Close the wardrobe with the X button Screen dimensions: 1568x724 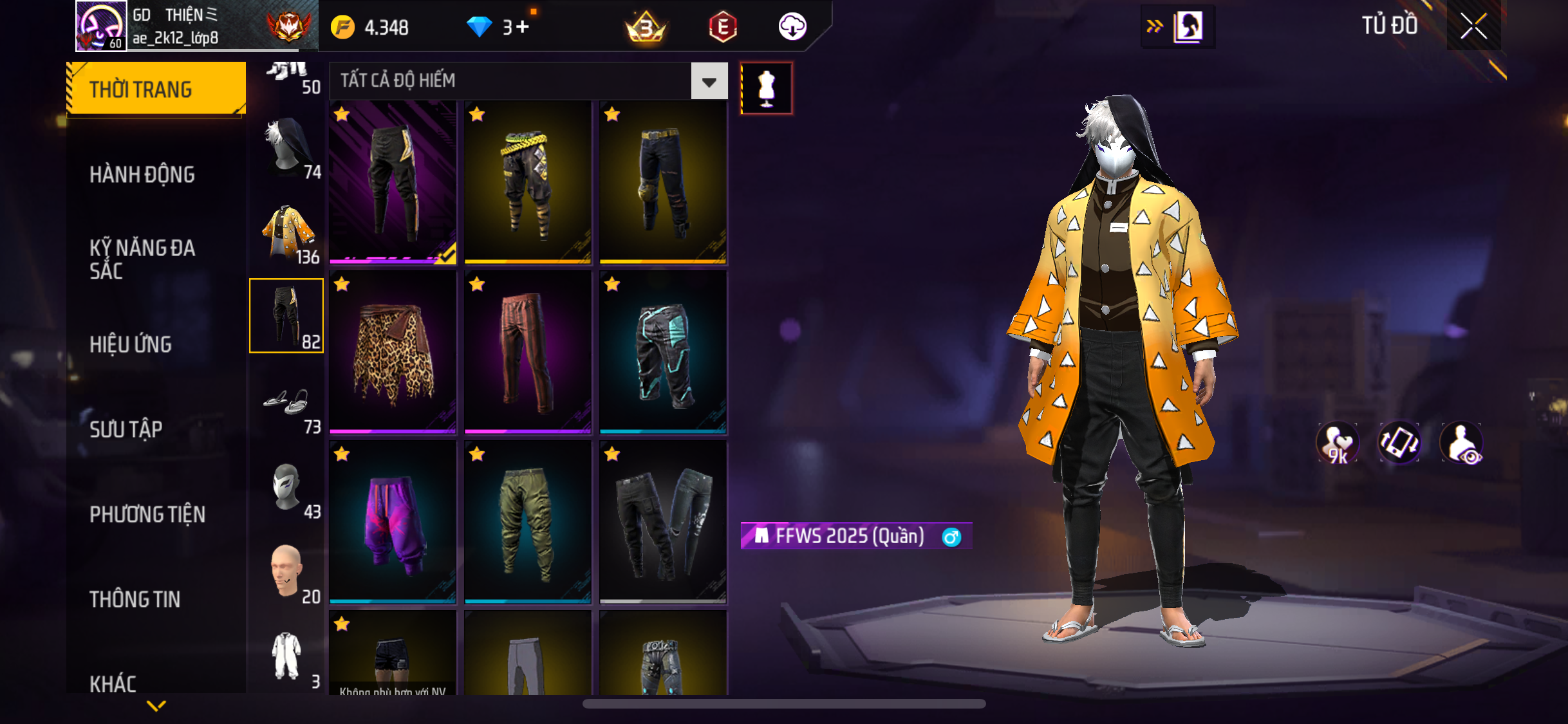pos(1473,26)
